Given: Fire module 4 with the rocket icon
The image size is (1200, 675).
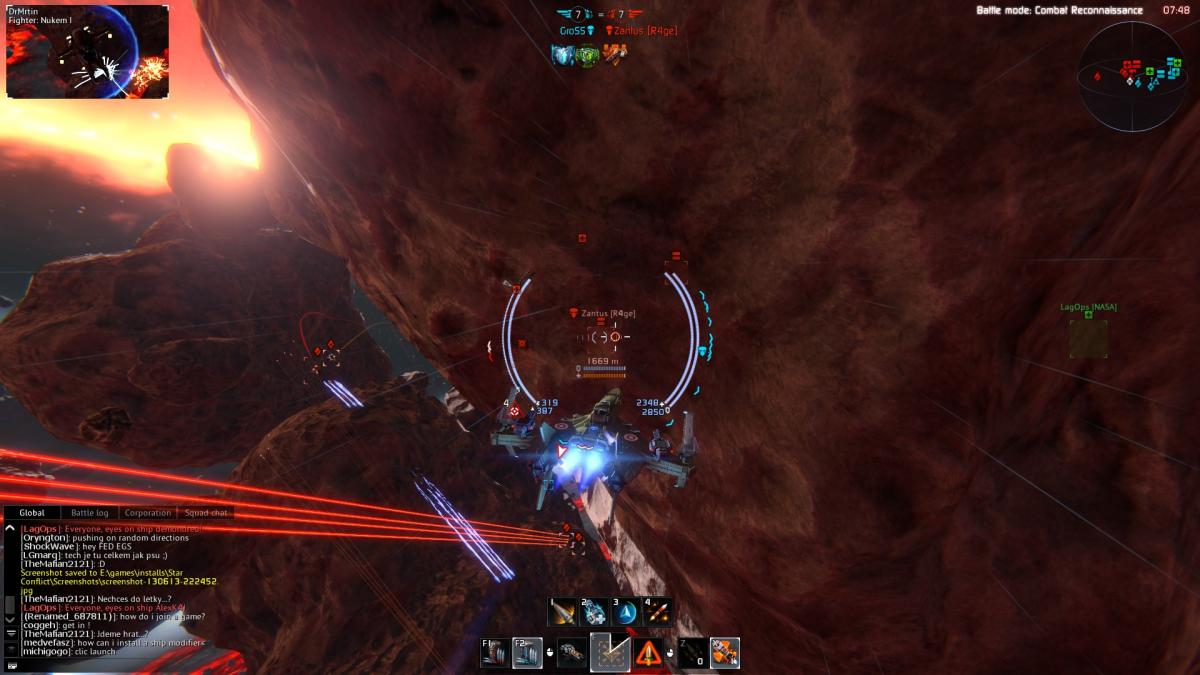Looking at the screenshot, I should [657, 611].
